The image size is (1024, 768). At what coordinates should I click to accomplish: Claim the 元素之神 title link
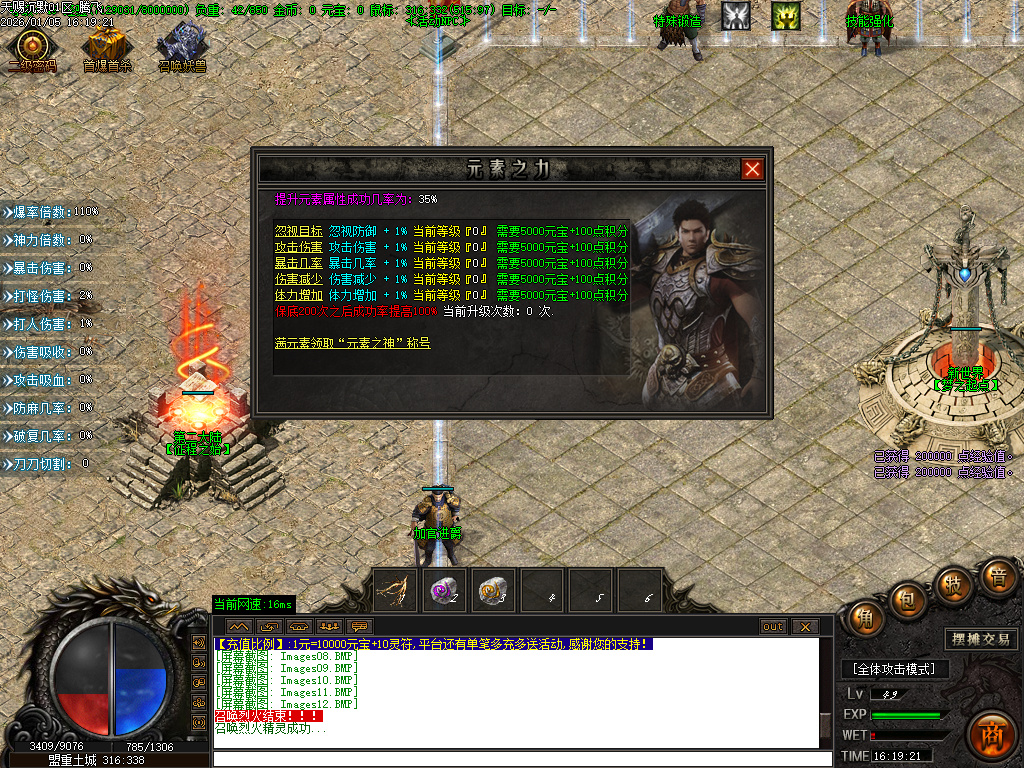352,343
